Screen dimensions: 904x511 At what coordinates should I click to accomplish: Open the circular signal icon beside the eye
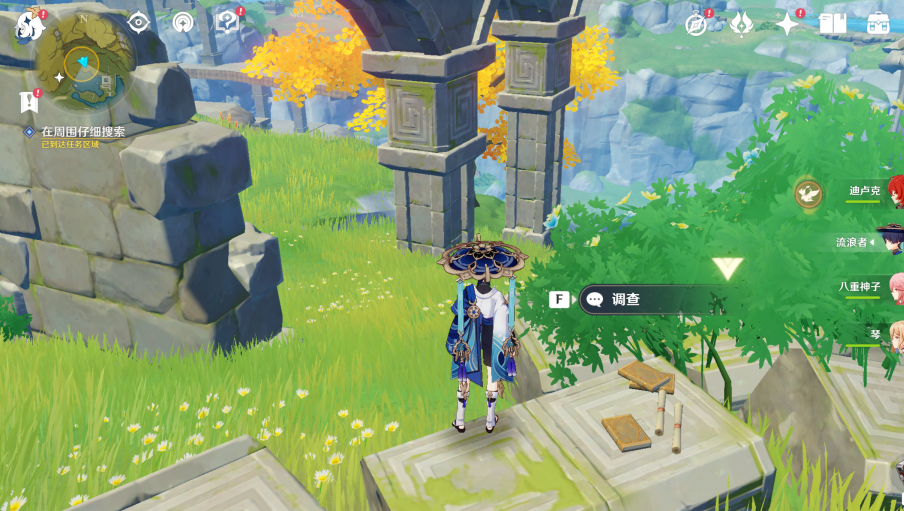click(x=183, y=22)
